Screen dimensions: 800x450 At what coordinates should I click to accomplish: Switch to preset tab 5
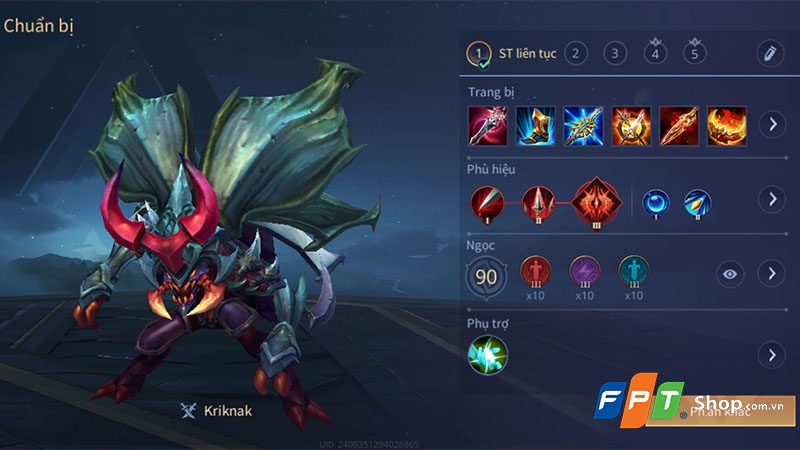pyautogui.click(x=696, y=53)
